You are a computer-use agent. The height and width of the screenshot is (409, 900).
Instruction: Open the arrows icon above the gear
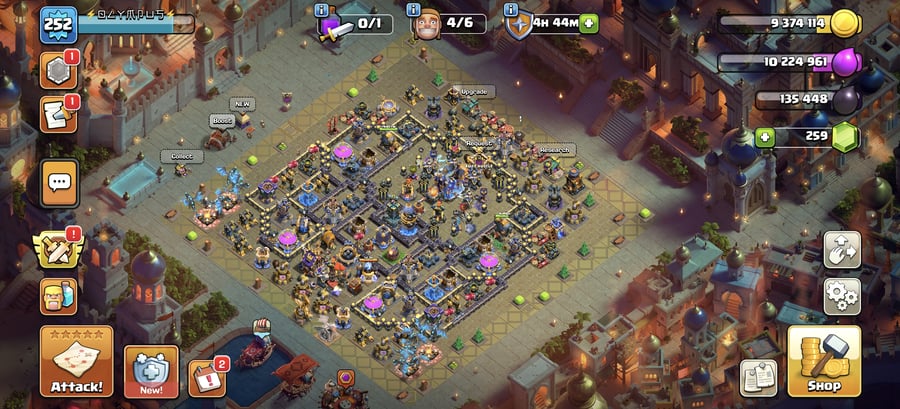842,250
